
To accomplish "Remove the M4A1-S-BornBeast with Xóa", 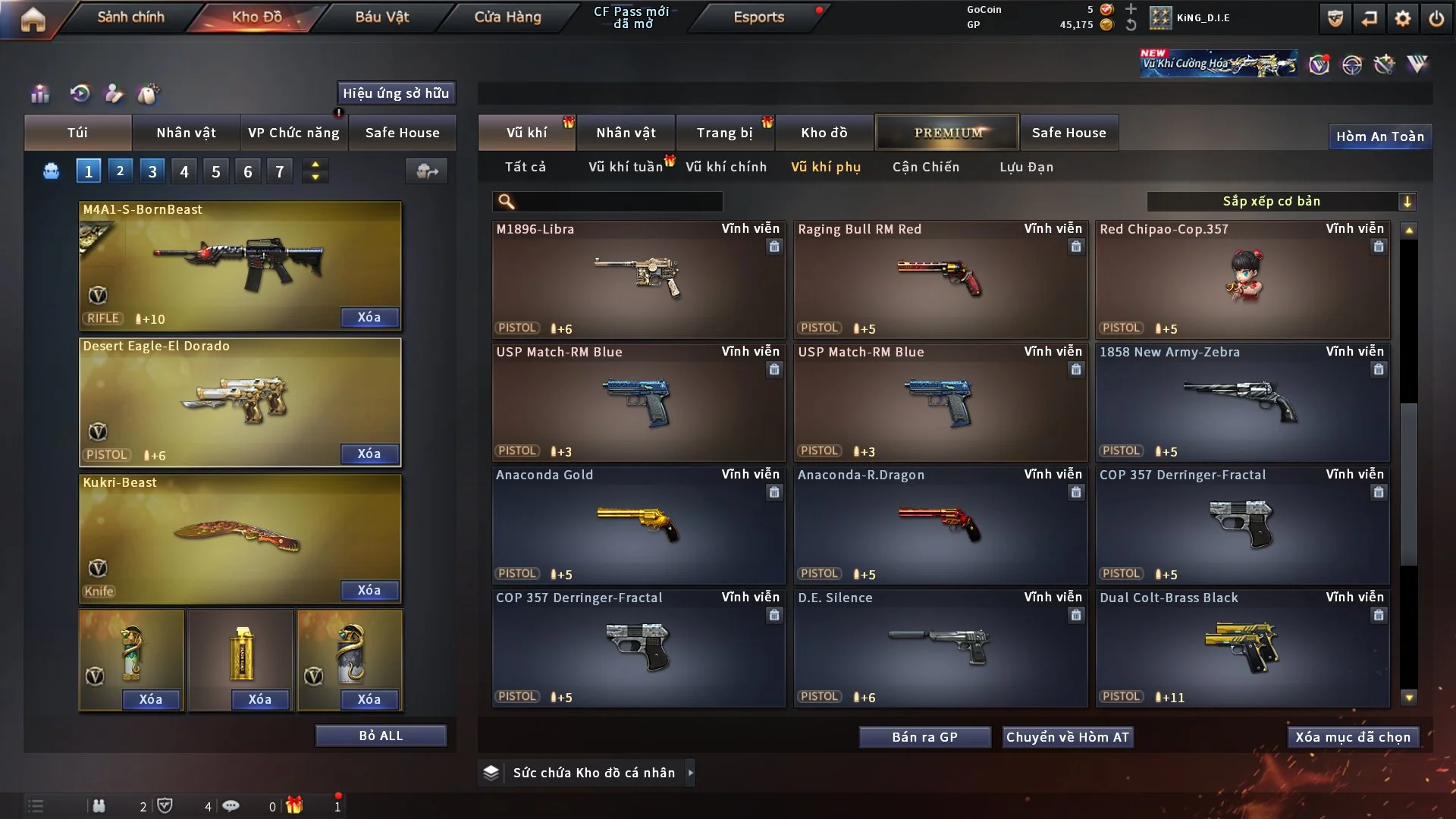I will click(x=369, y=317).
